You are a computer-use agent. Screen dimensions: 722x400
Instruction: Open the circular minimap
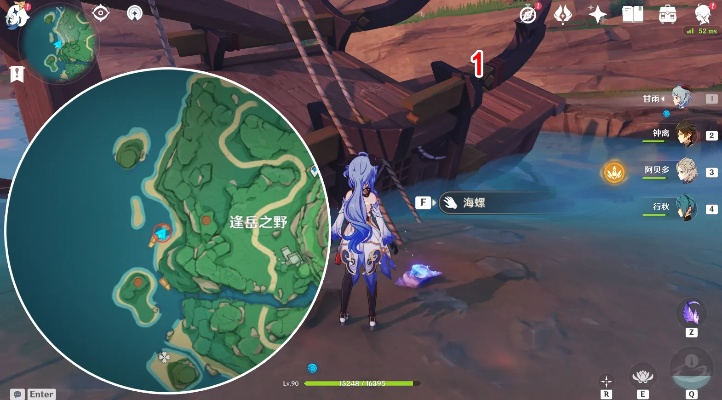click(59, 43)
